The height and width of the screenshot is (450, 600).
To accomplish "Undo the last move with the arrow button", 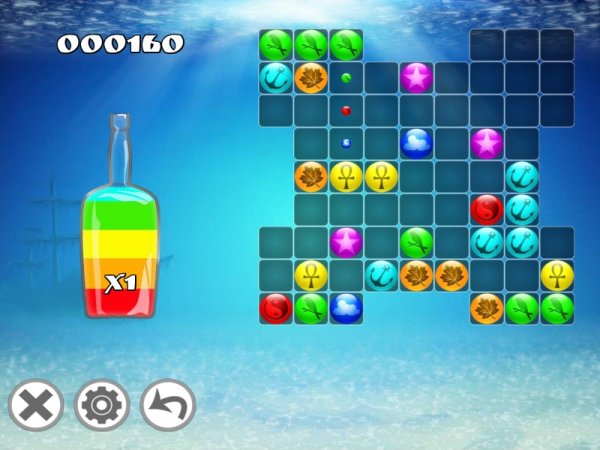I will [x=168, y=406].
